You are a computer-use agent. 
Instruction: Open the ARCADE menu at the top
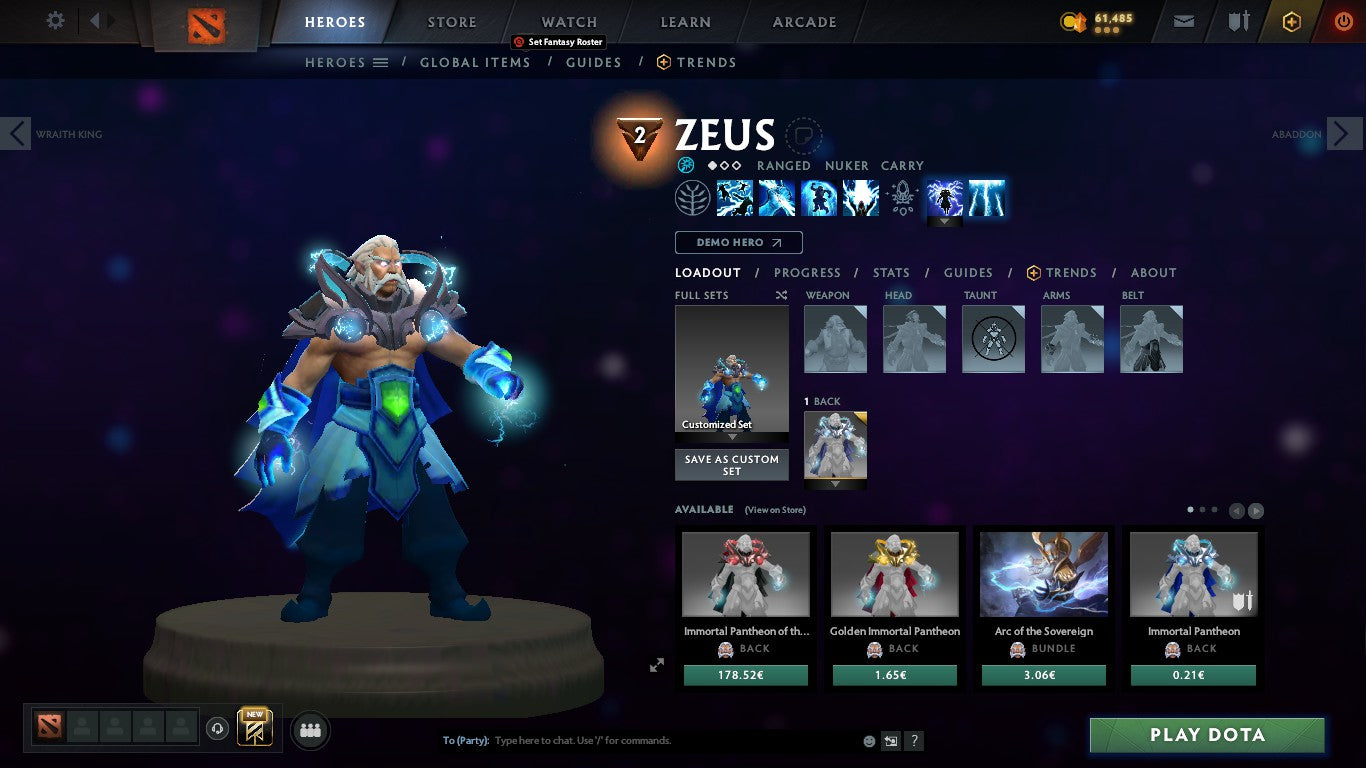(802, 21)
